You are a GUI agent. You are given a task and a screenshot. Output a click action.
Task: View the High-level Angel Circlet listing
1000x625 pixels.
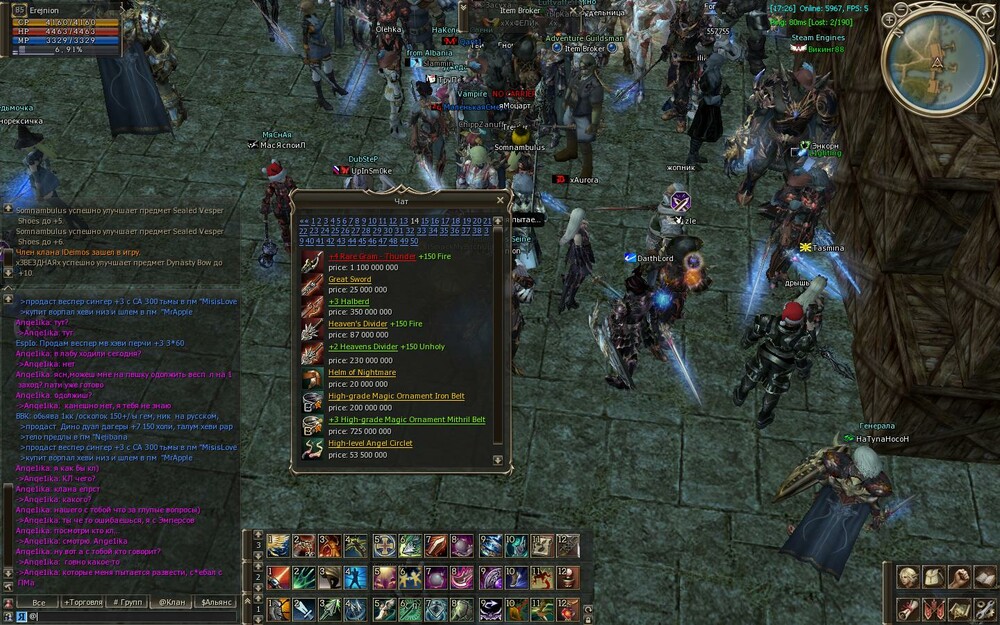tap(370, 443)
